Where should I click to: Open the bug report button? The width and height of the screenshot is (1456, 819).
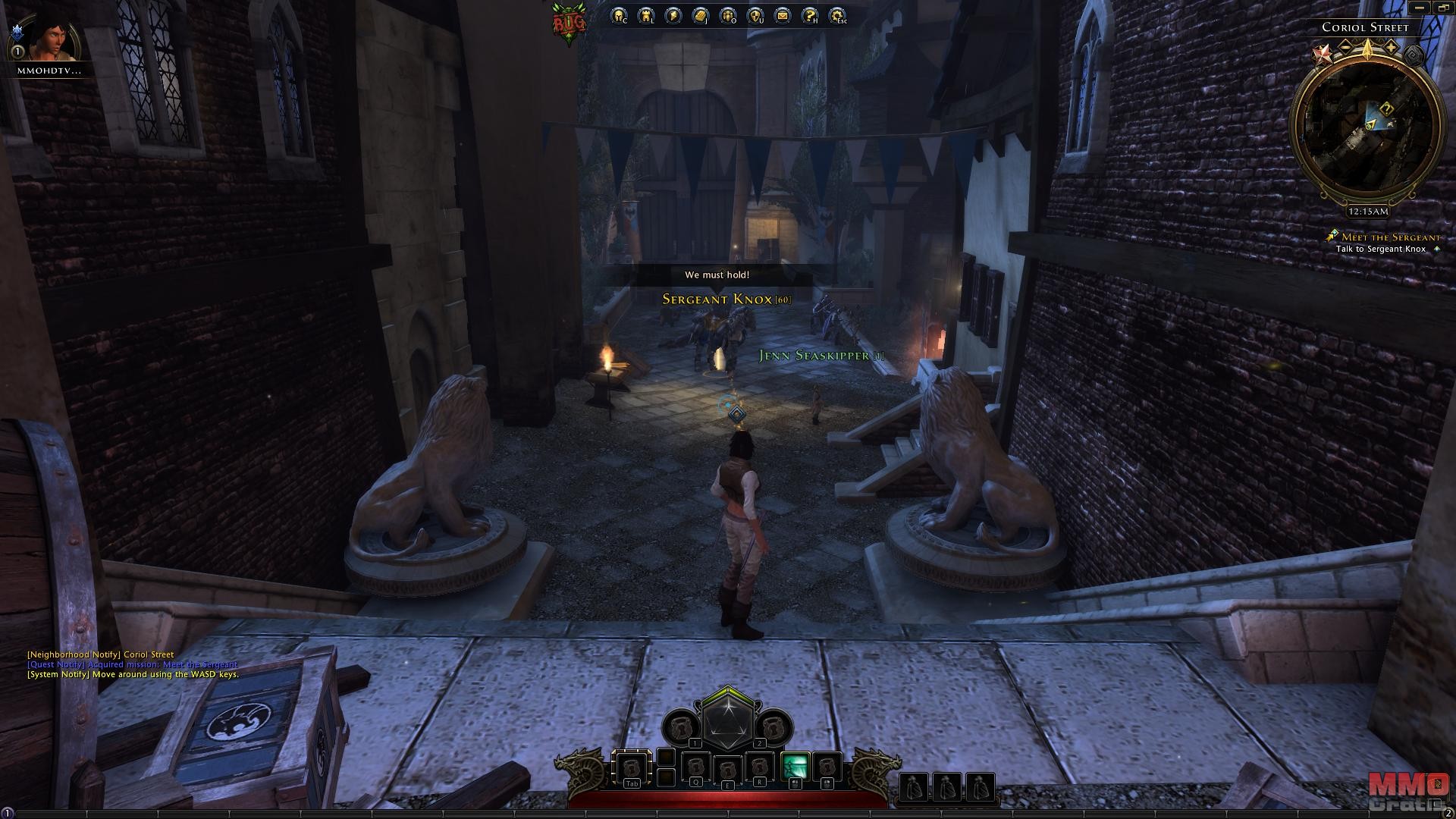coord(569,24)
